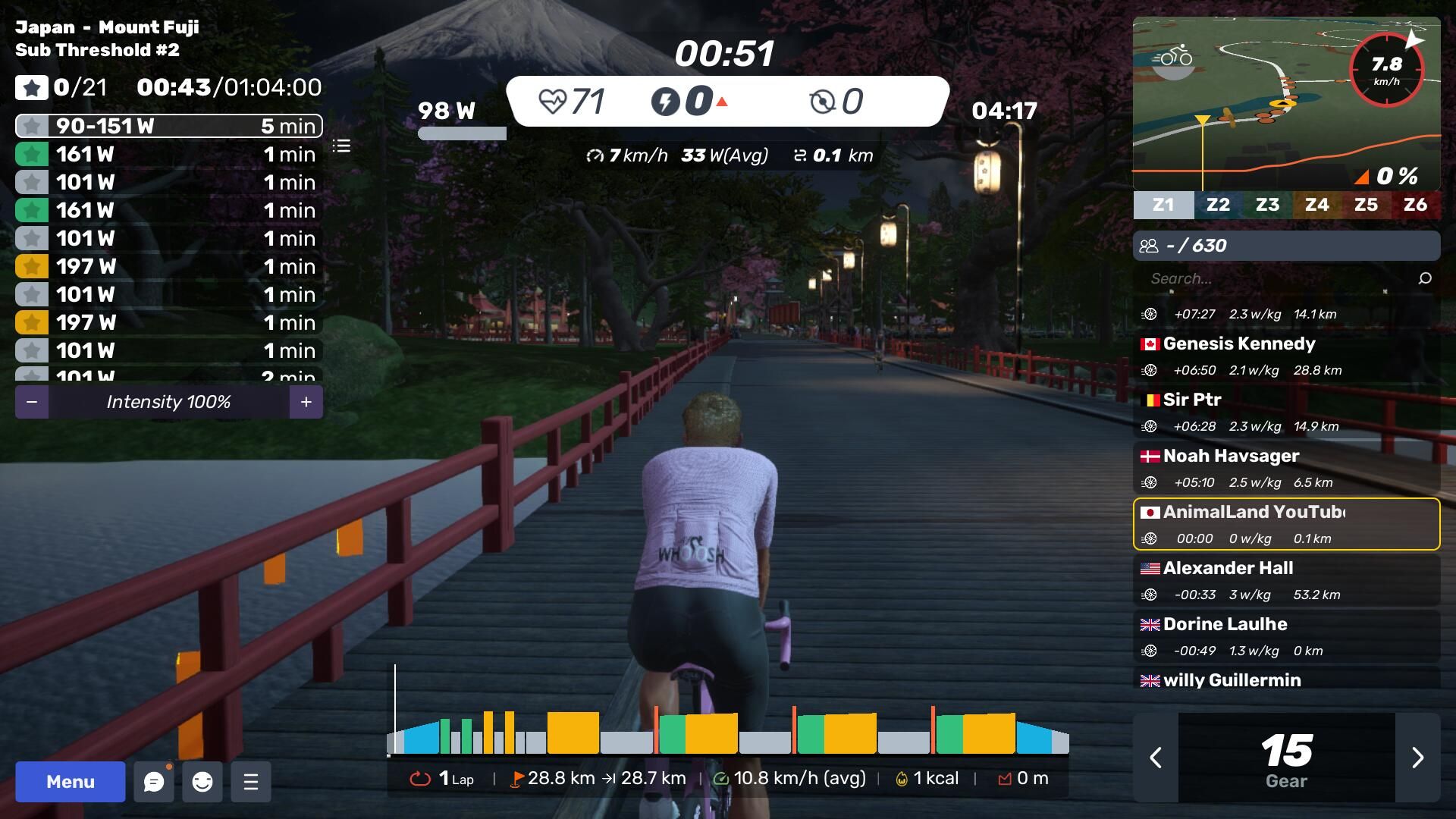Shift to next gear with right arrow
Screen dimensions: 1456x819
(1417, 758)
